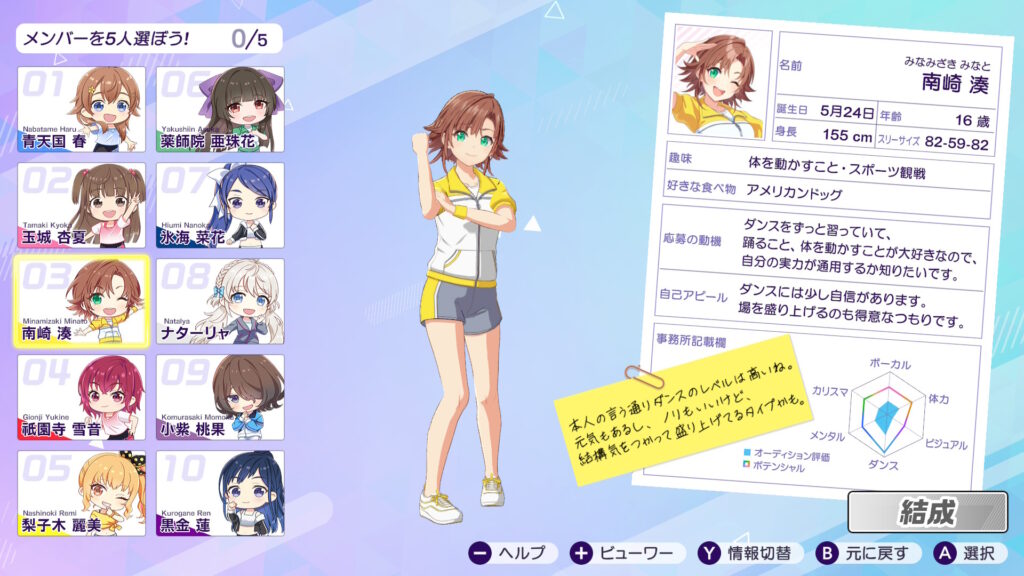Screen dimensions: 1024x576
Task: Pick member 04 祇園寺 雪音
Action: [81, 397]
